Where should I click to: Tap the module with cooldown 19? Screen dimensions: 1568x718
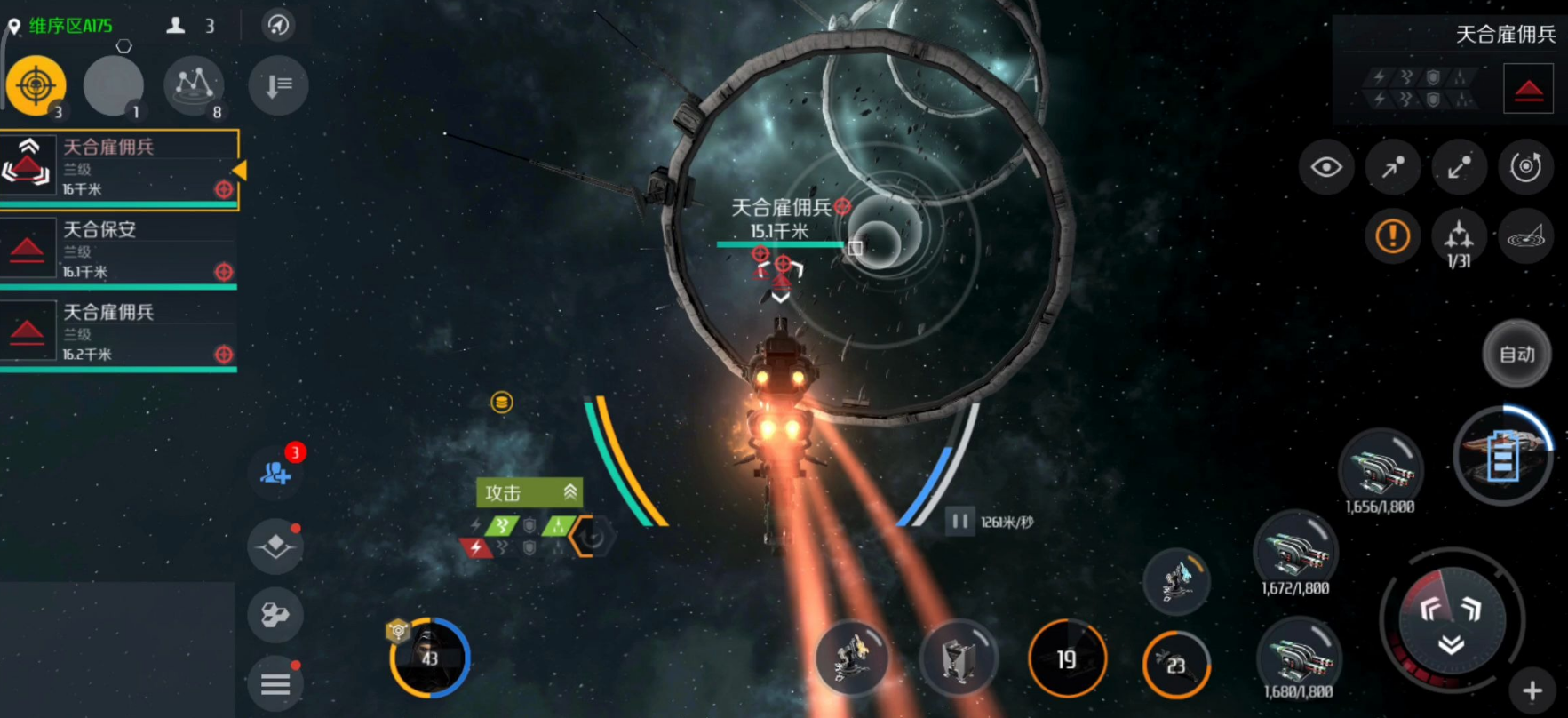pyautogui.click(x=1066, y=659)
